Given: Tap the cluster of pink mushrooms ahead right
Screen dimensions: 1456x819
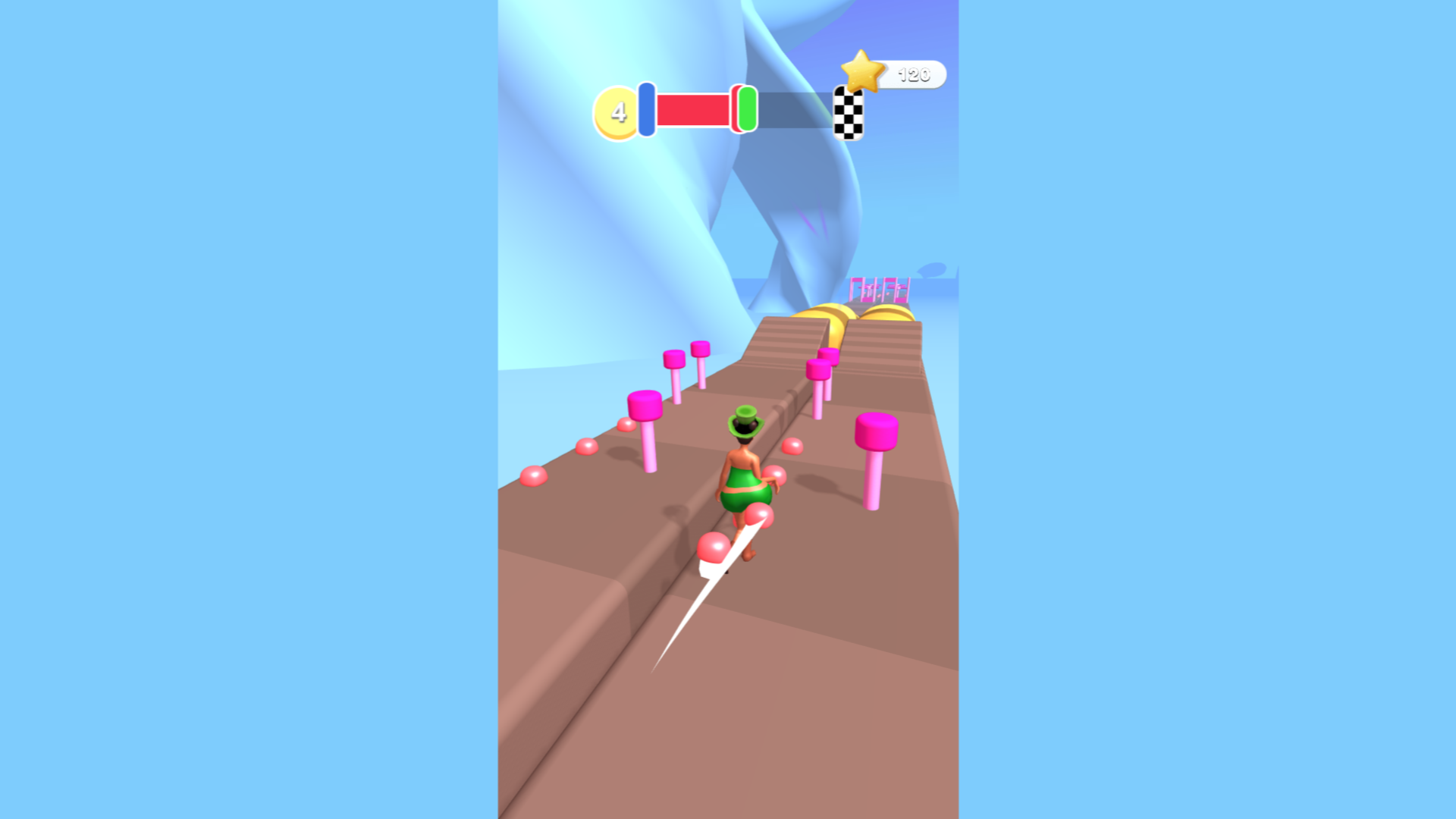Looking at the screenshot, I should tap(821, 364).
